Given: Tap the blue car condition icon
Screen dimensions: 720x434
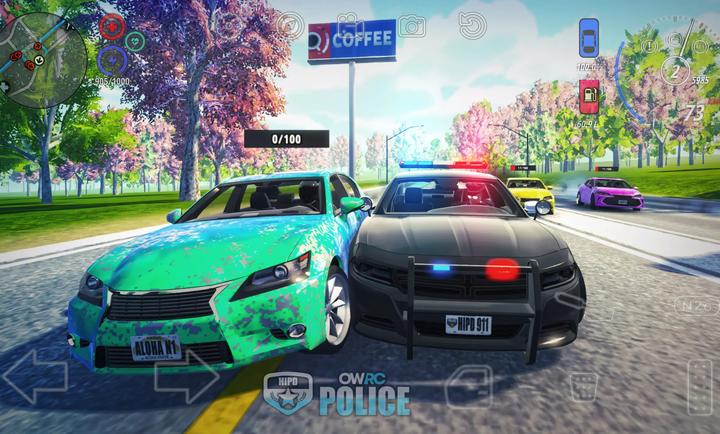Looking at the screenshot, I should coord(589,39).
